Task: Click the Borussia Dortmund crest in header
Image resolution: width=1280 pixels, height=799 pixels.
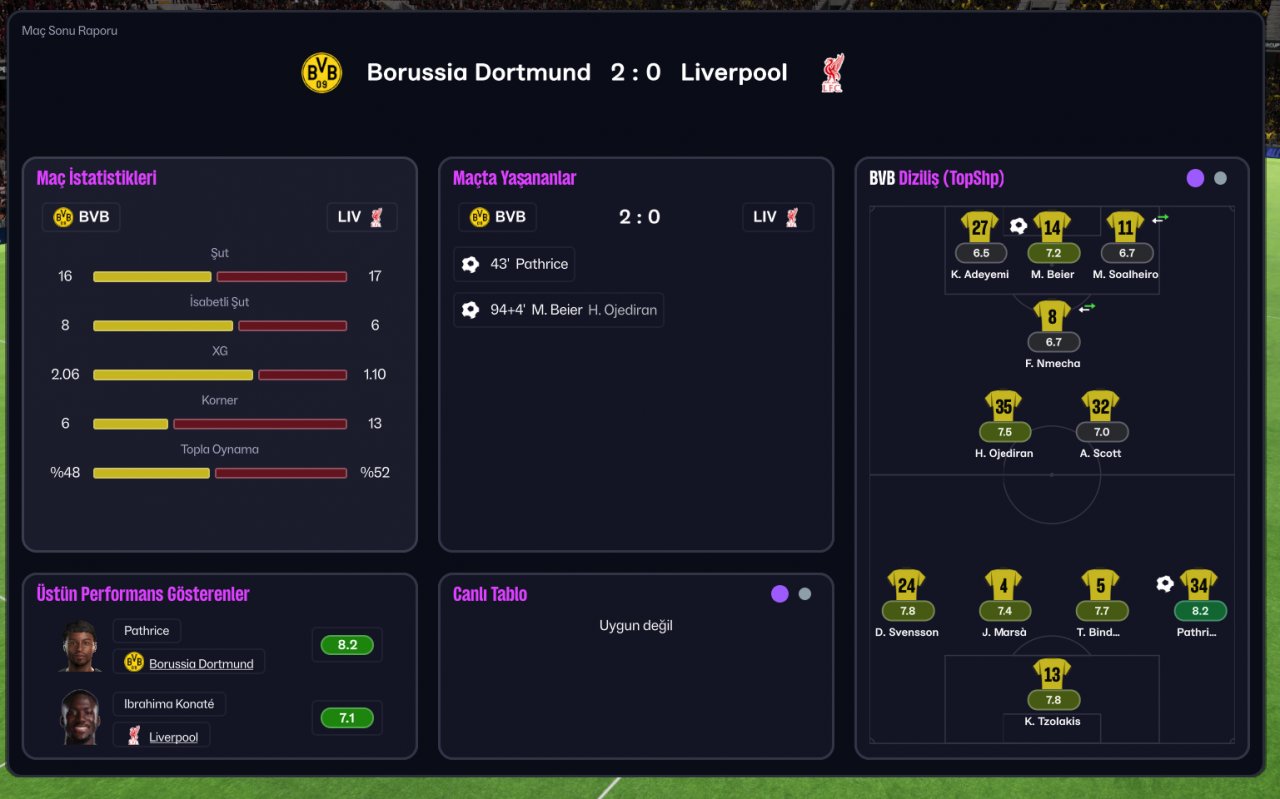Action: pyautogui.click(x=322, y=73)
